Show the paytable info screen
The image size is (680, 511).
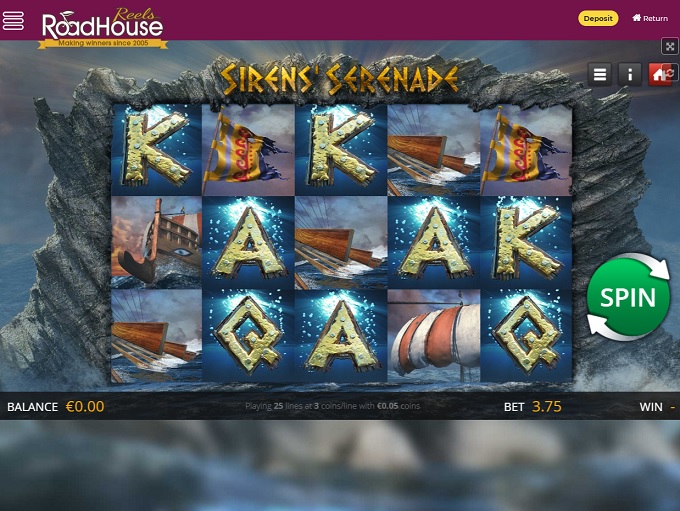click(630, 74)
